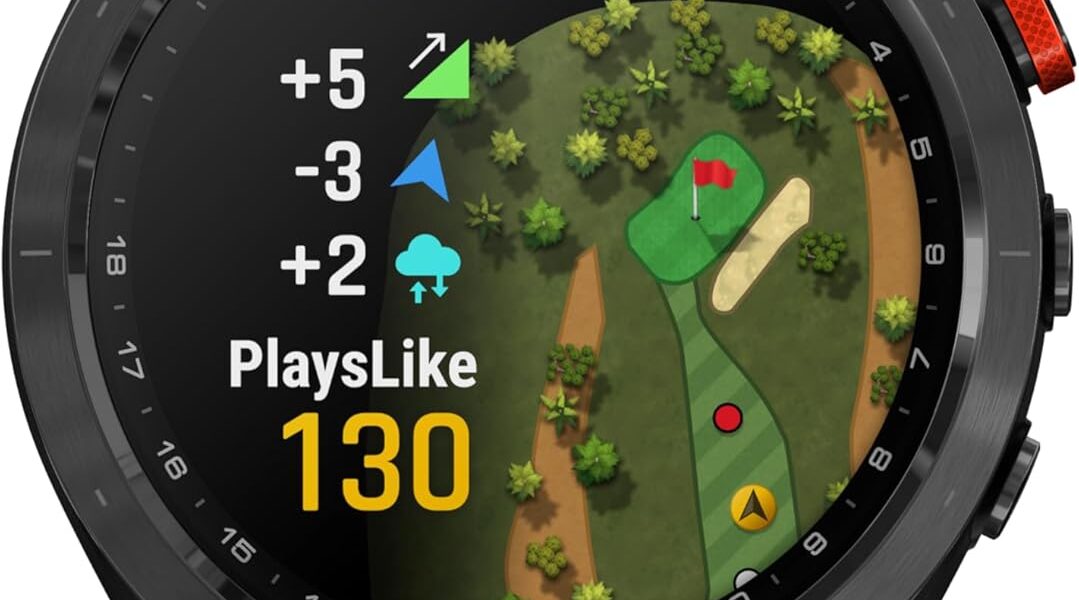Viewport: 1079px width, 600px height.
Task: Tap the PlaysLike distance label
Action: [352, 364]
